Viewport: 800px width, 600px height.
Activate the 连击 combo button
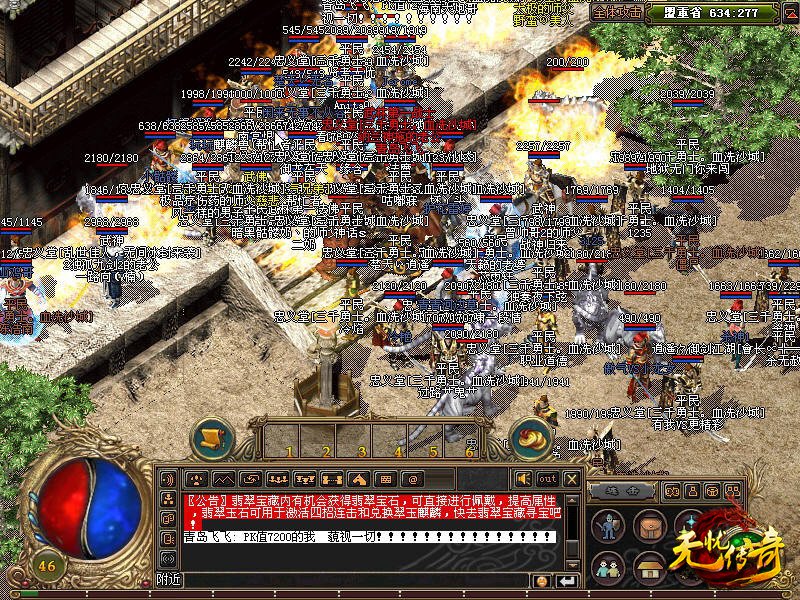coord(621,490)
